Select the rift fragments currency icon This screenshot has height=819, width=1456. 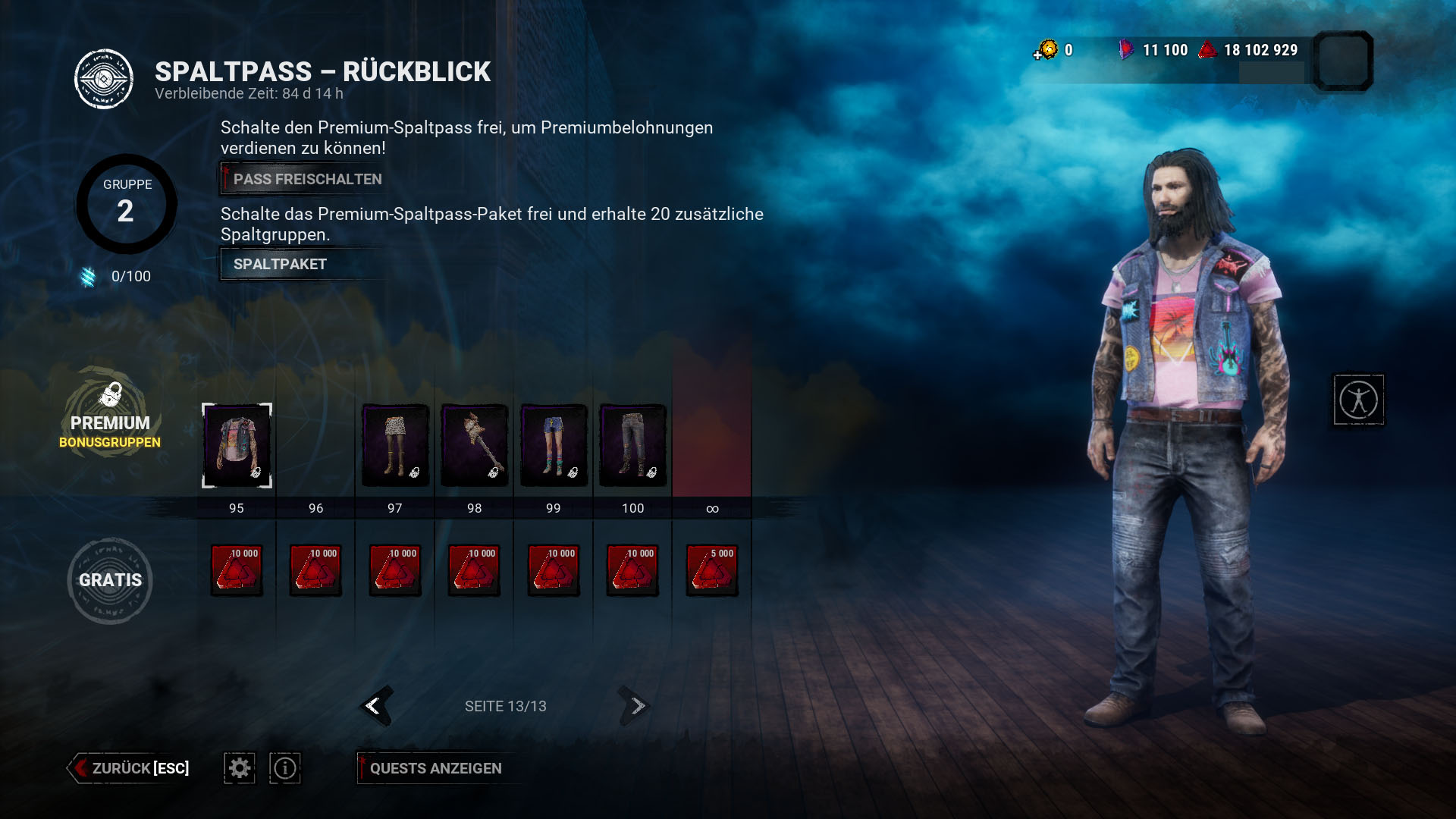point(1128,50)
